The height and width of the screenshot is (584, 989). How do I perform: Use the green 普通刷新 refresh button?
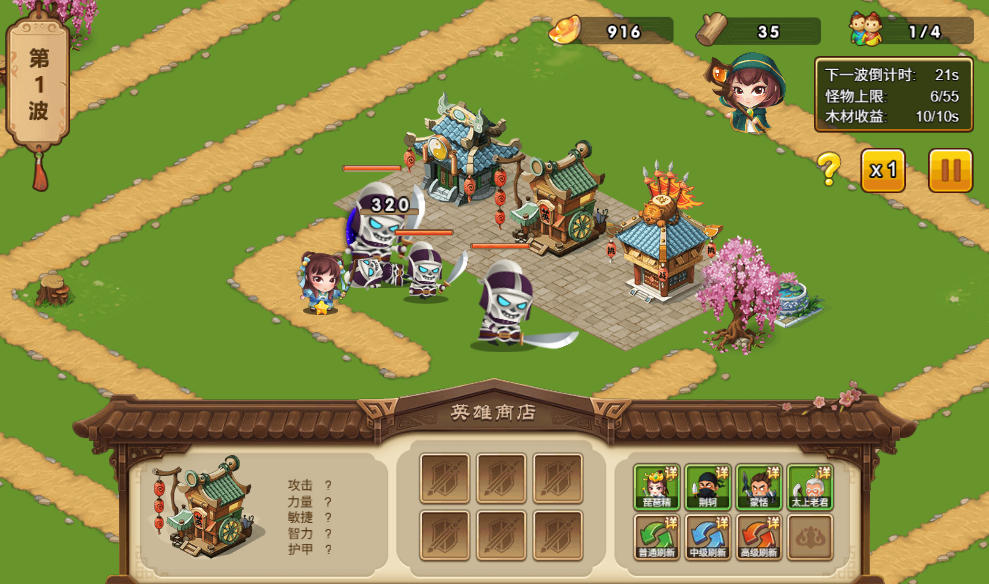pyautogui.click(x=656, y=537)
